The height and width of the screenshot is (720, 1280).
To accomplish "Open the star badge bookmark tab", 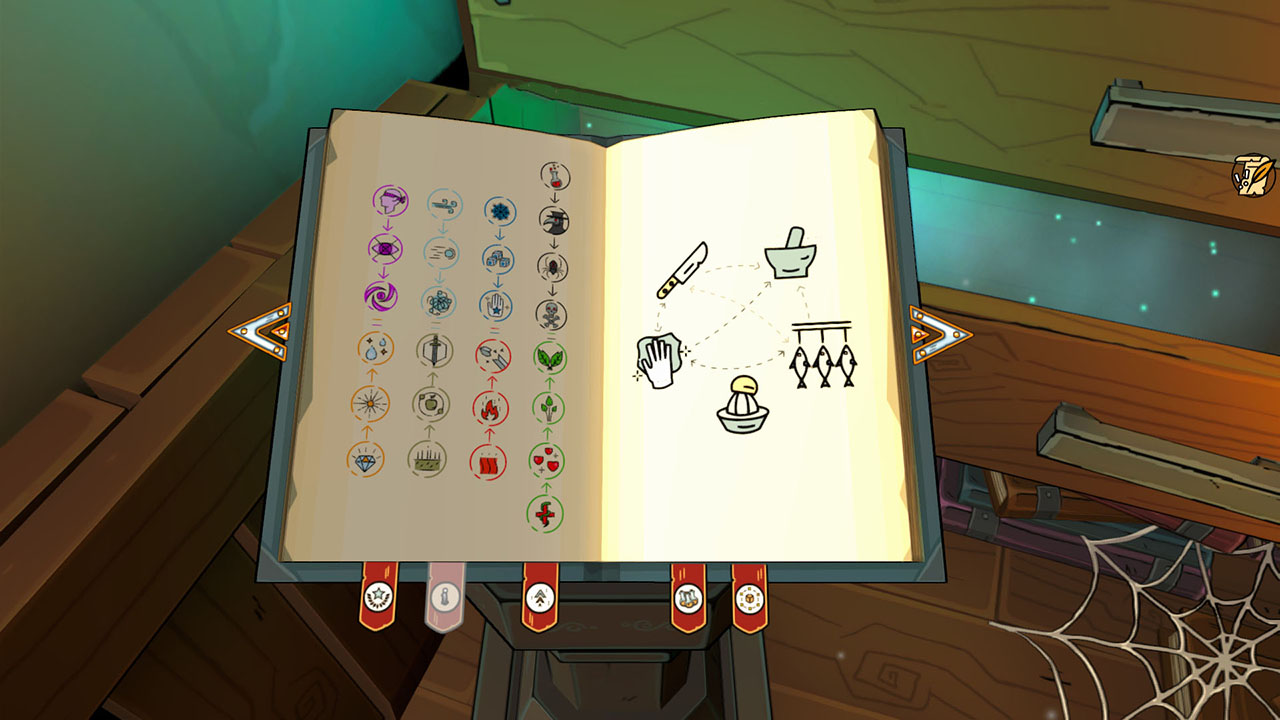I will tap(377, 596).
